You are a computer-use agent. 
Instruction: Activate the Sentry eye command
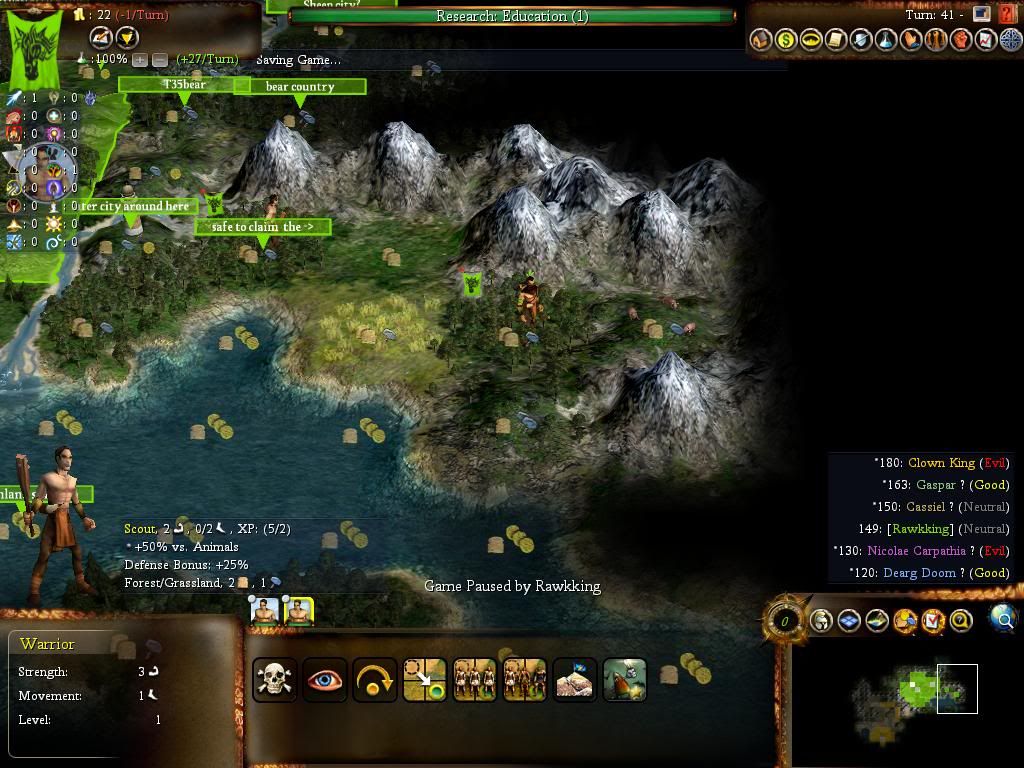[324, 680]
